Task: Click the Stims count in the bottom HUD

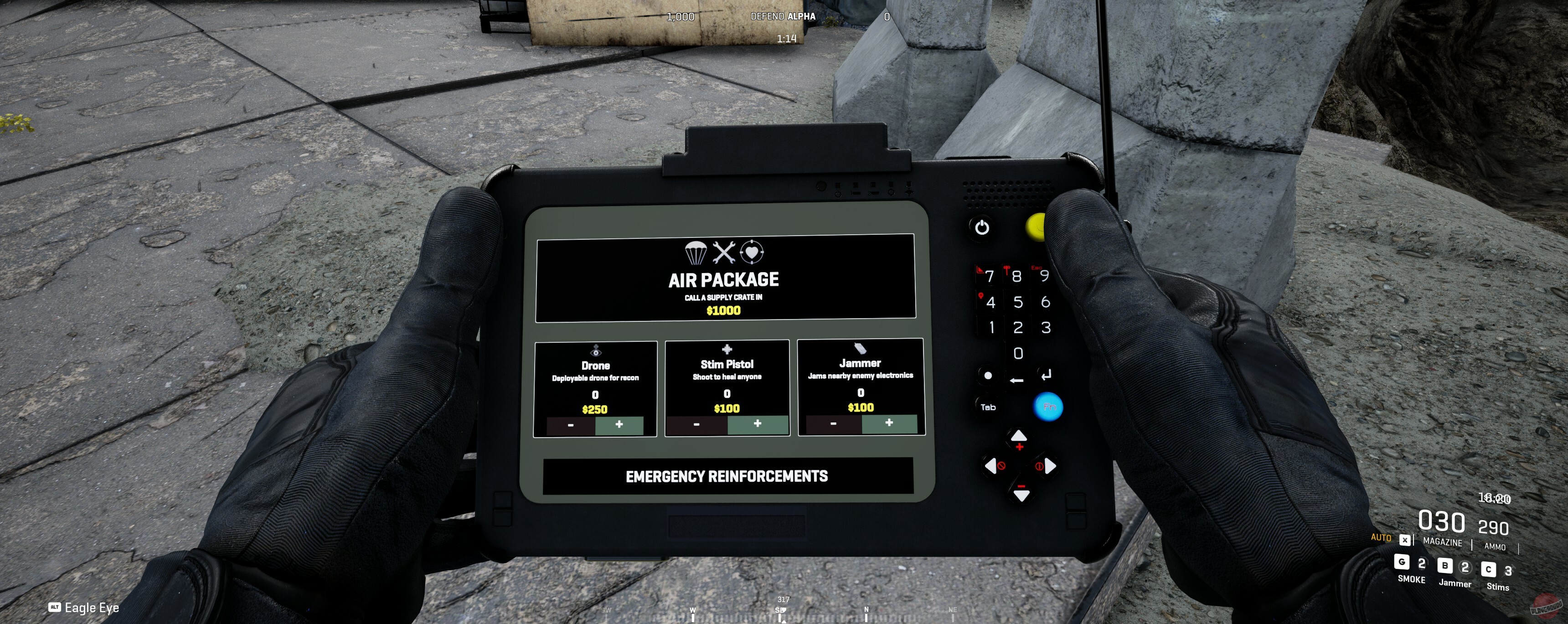Action: pos(1508,570)
